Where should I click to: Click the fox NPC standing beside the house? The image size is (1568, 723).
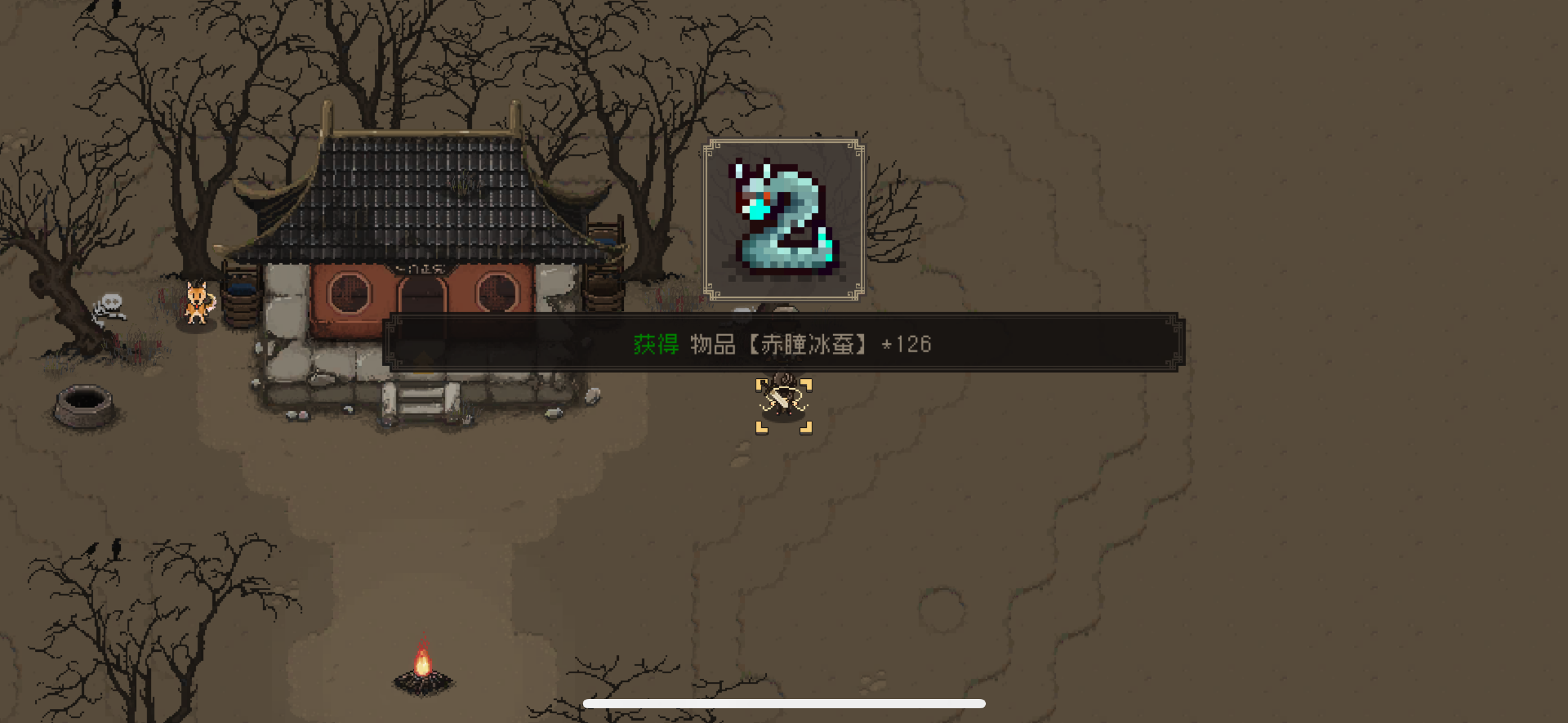[x=198, y=300]
